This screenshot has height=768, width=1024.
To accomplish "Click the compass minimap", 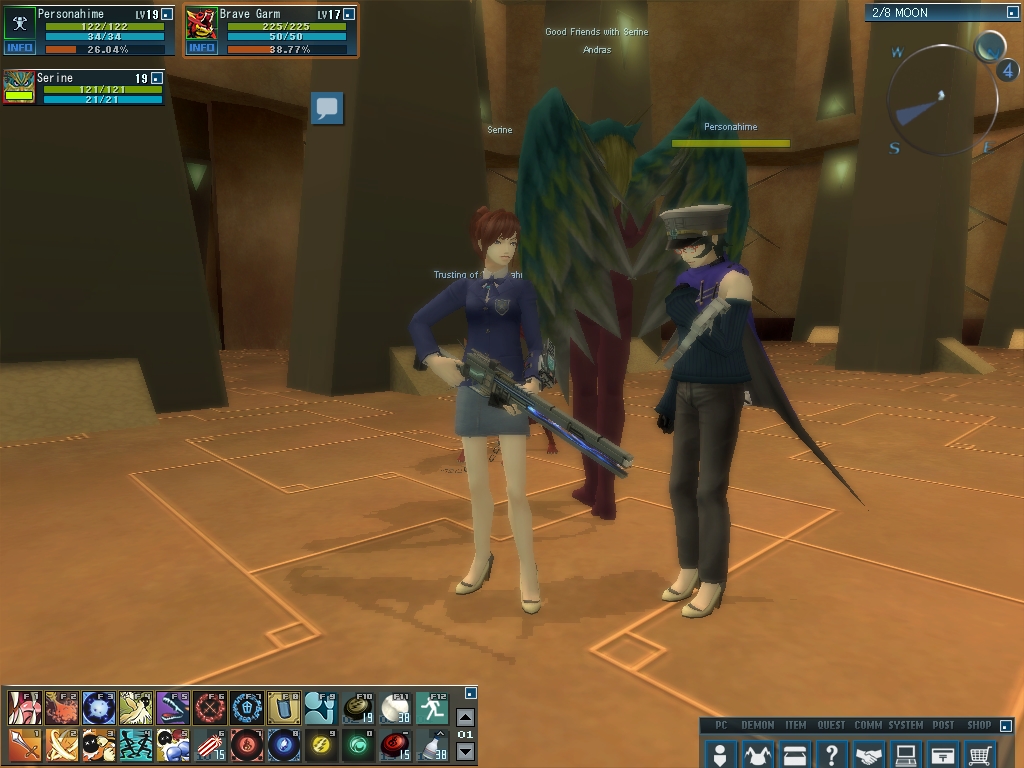I will pos(941,97).
